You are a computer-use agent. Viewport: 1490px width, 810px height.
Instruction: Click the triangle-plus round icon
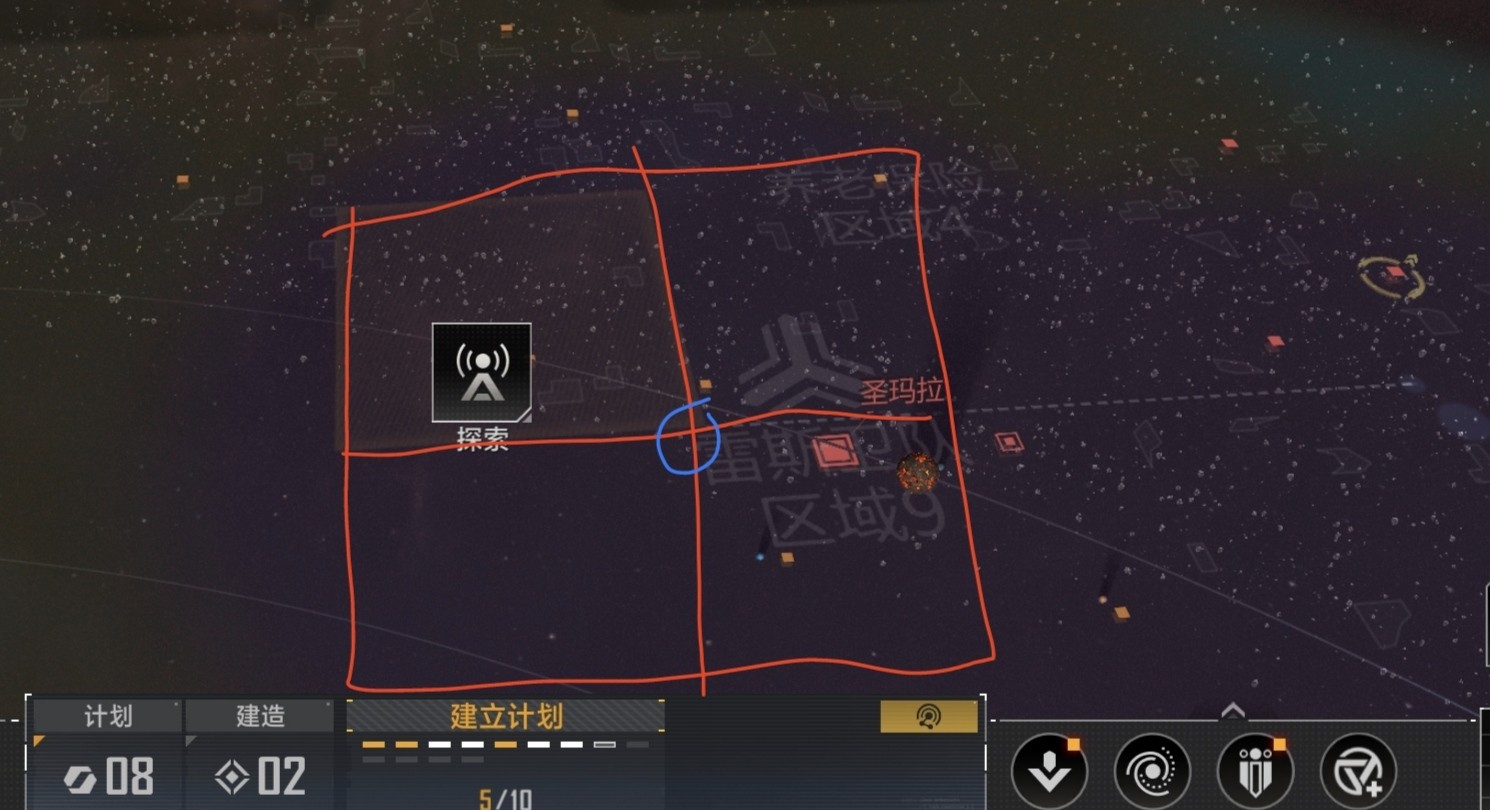tap(1358, 771)
